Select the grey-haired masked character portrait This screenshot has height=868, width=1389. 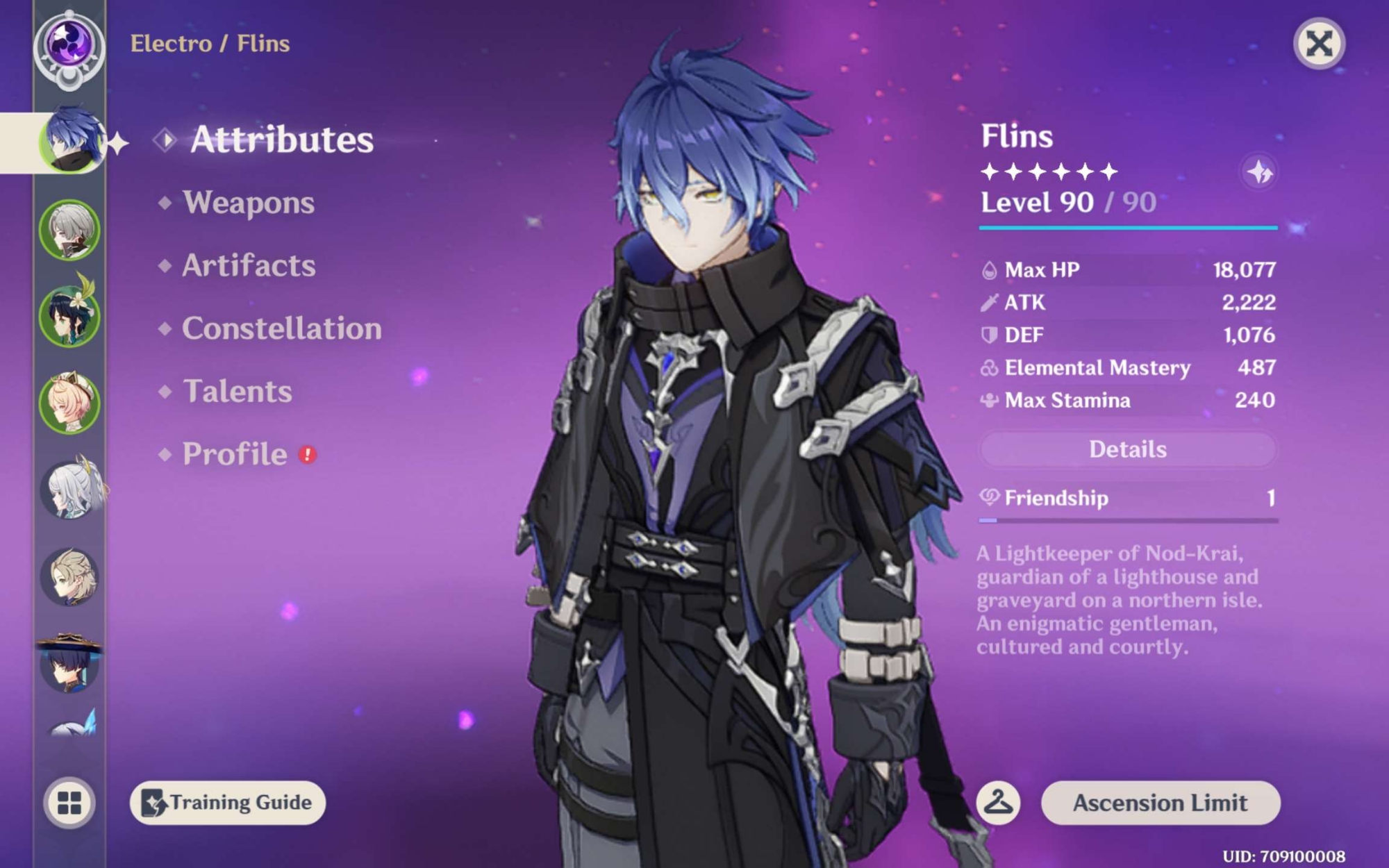[x=69, y=230]
